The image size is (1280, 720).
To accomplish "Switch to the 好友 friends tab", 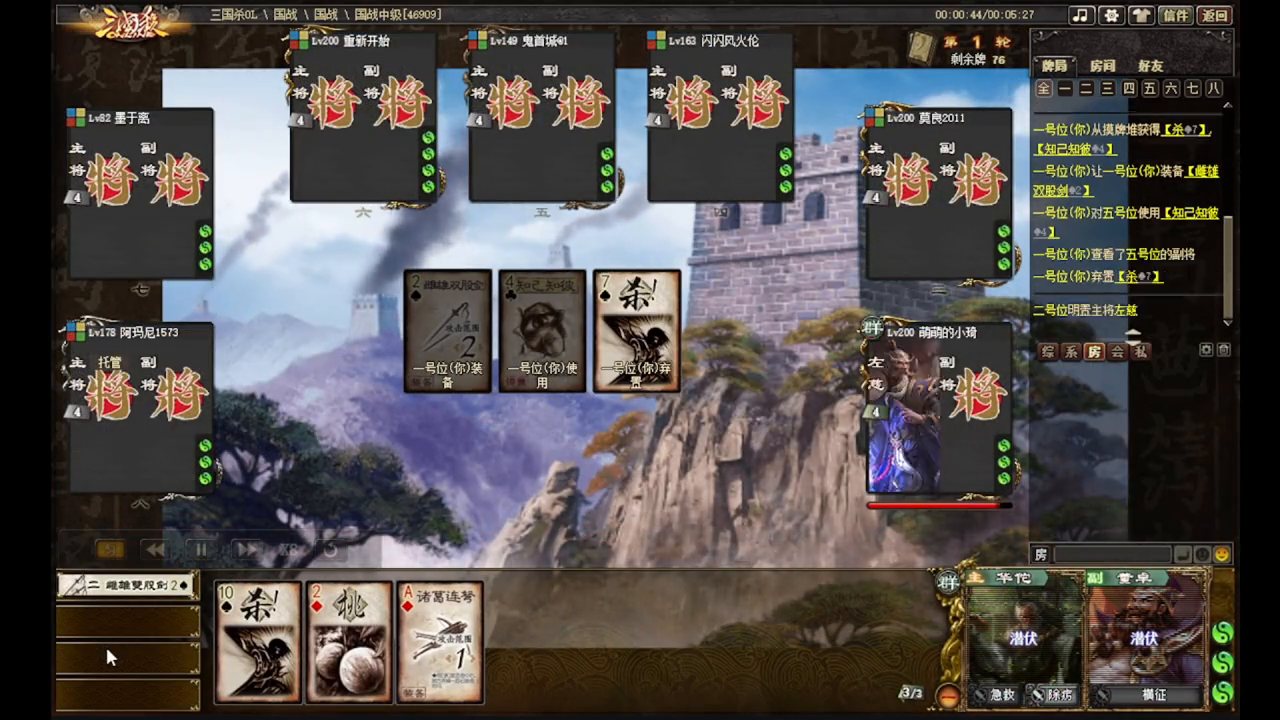I will 1151,66.
